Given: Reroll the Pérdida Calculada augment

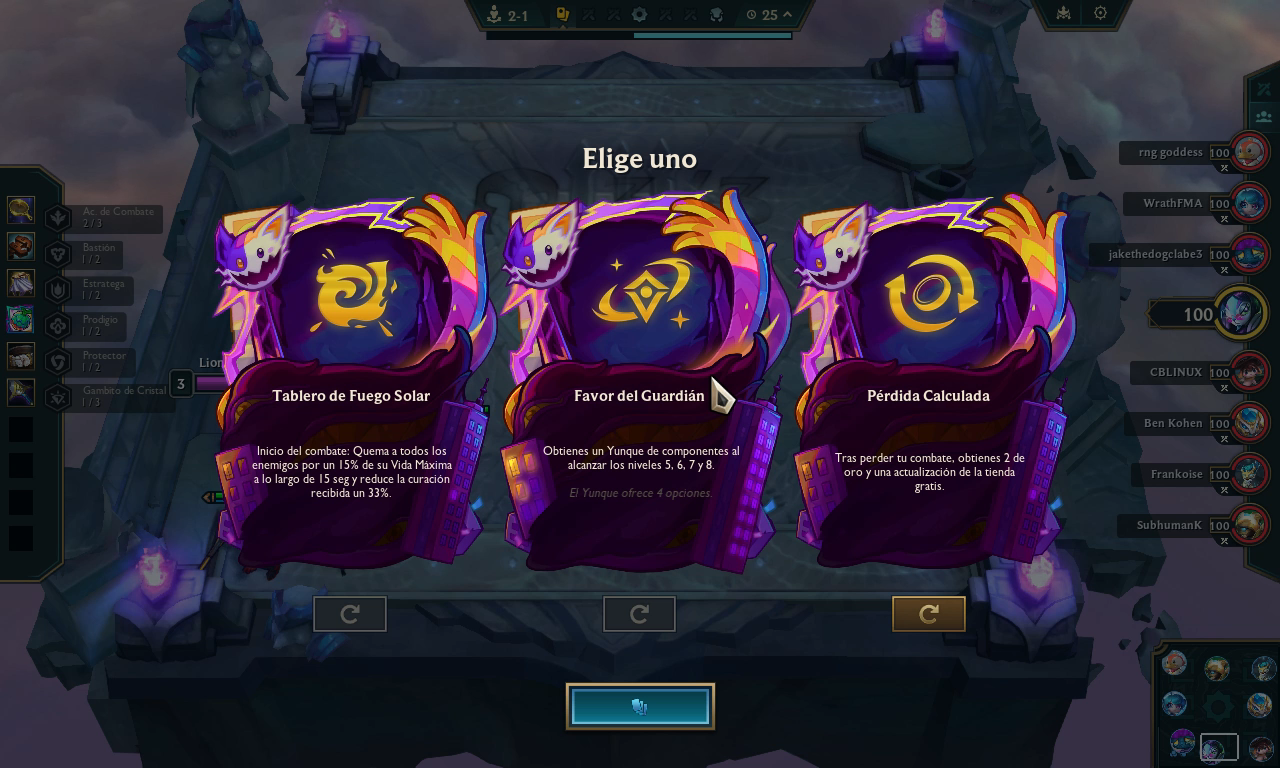Looking at the screenshot, I should point(929,614).
